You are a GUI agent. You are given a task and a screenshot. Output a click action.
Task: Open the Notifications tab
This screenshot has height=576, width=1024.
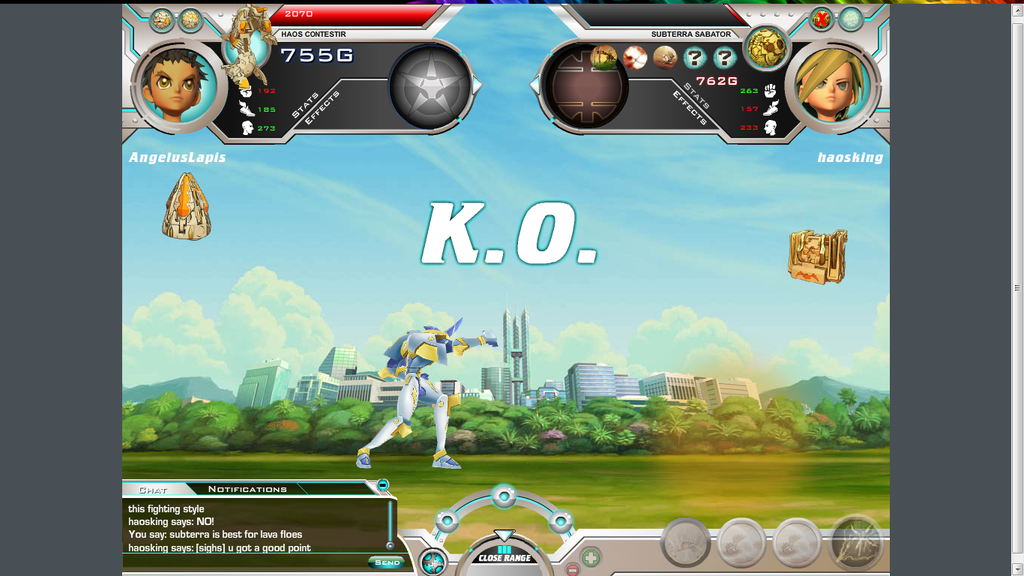click(247, 489)
